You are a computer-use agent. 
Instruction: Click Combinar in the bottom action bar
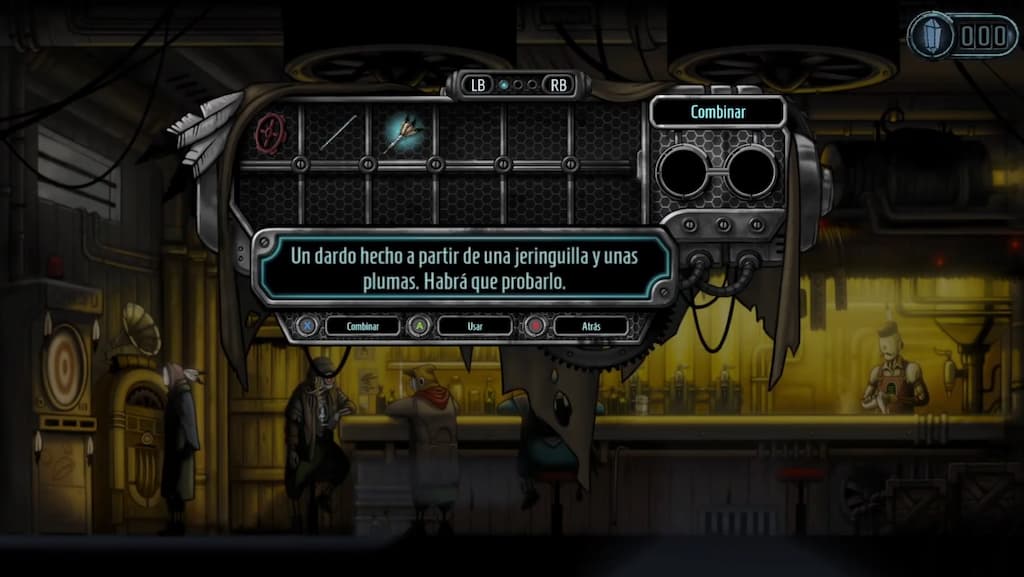pos(362,326)
